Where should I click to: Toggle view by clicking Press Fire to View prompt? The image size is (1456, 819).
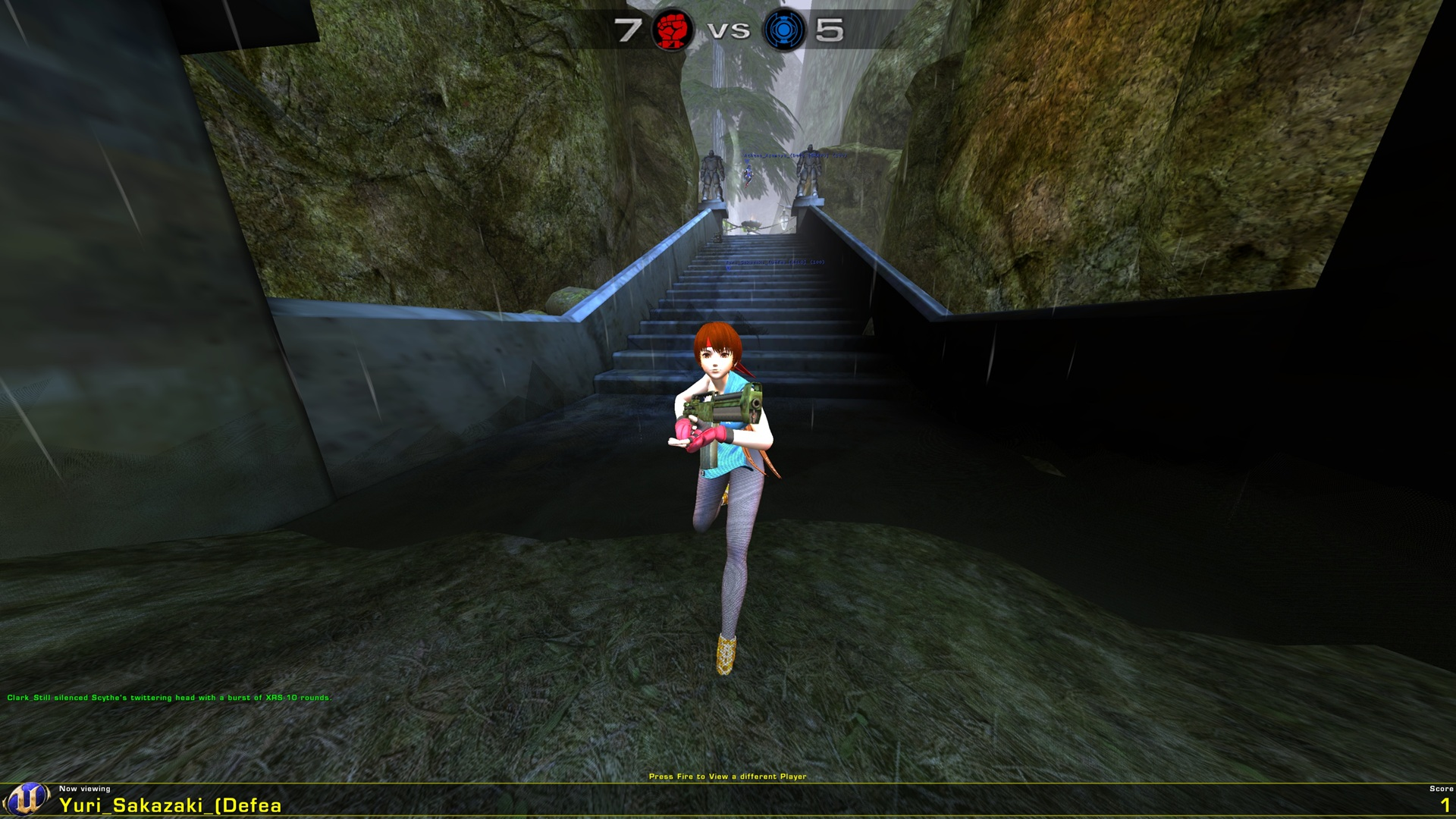click(729, 775)
